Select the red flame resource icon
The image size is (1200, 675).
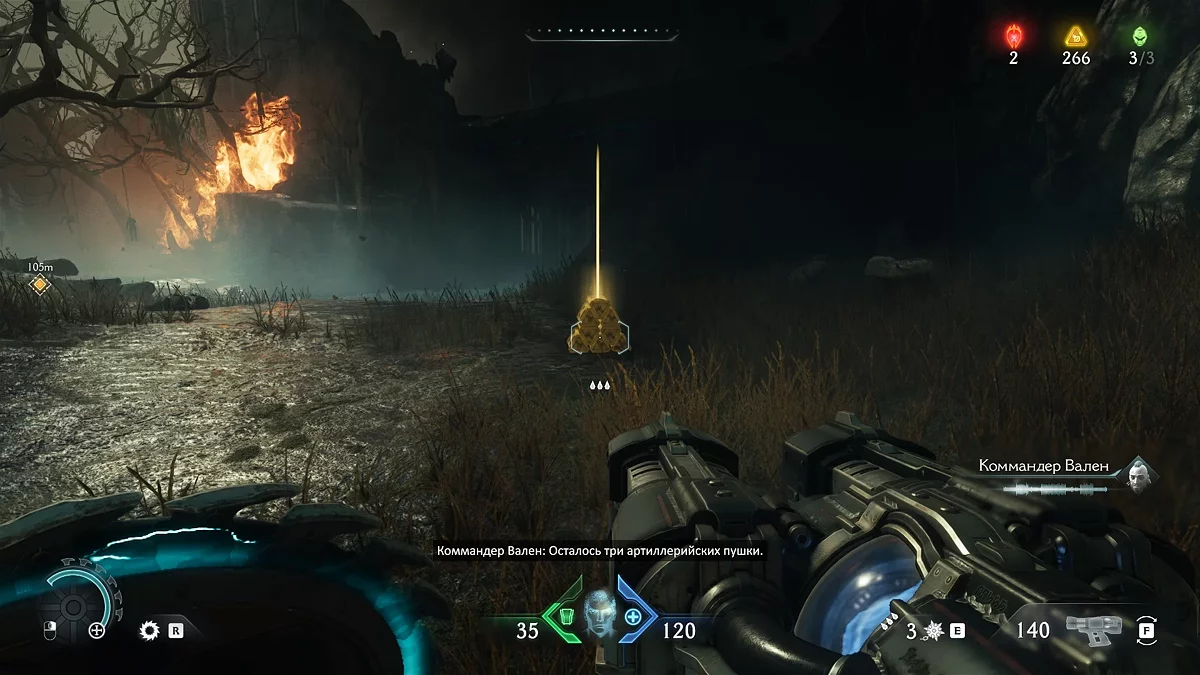[x=1012, y=37]
